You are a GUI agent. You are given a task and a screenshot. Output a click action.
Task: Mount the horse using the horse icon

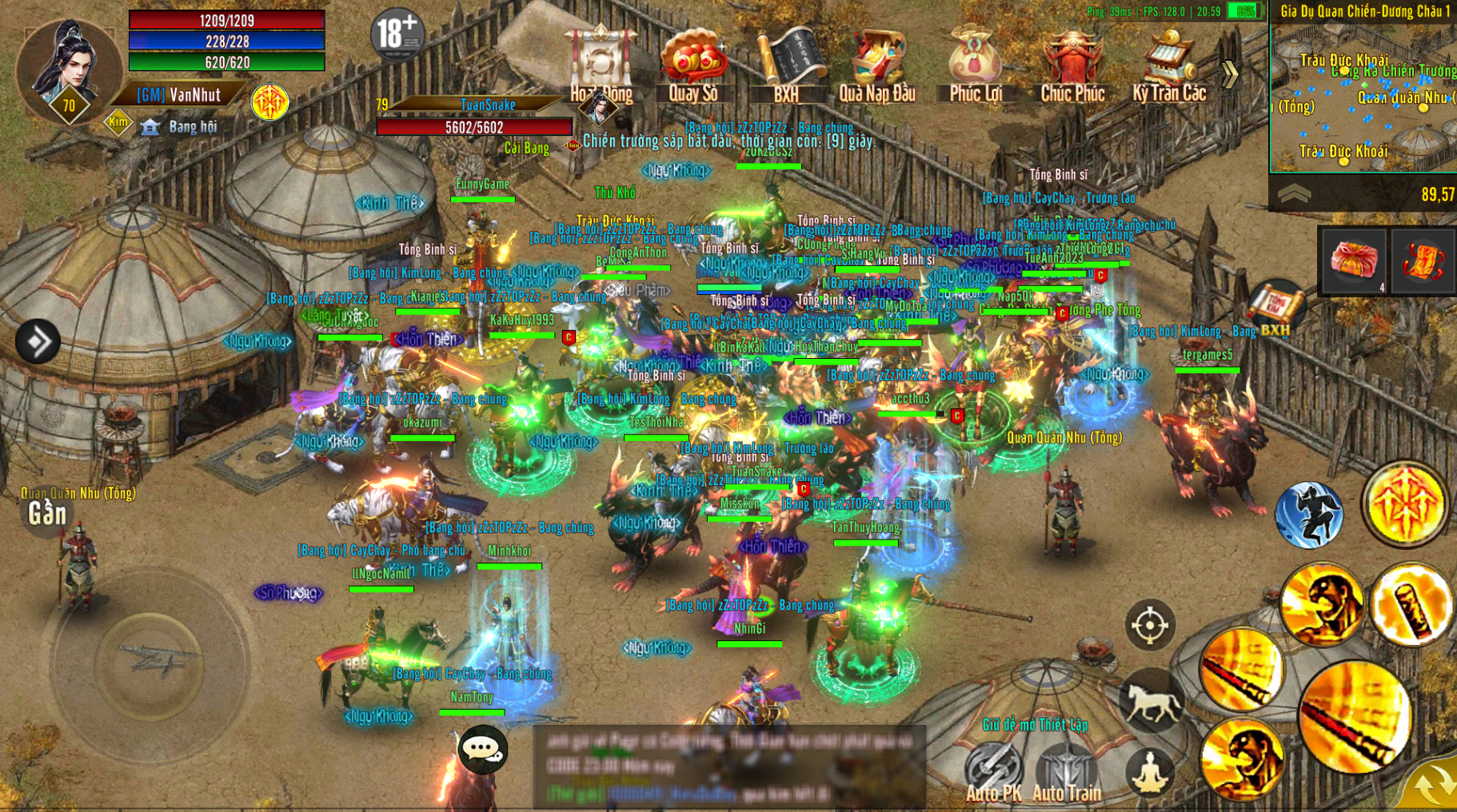(1152, 702)
